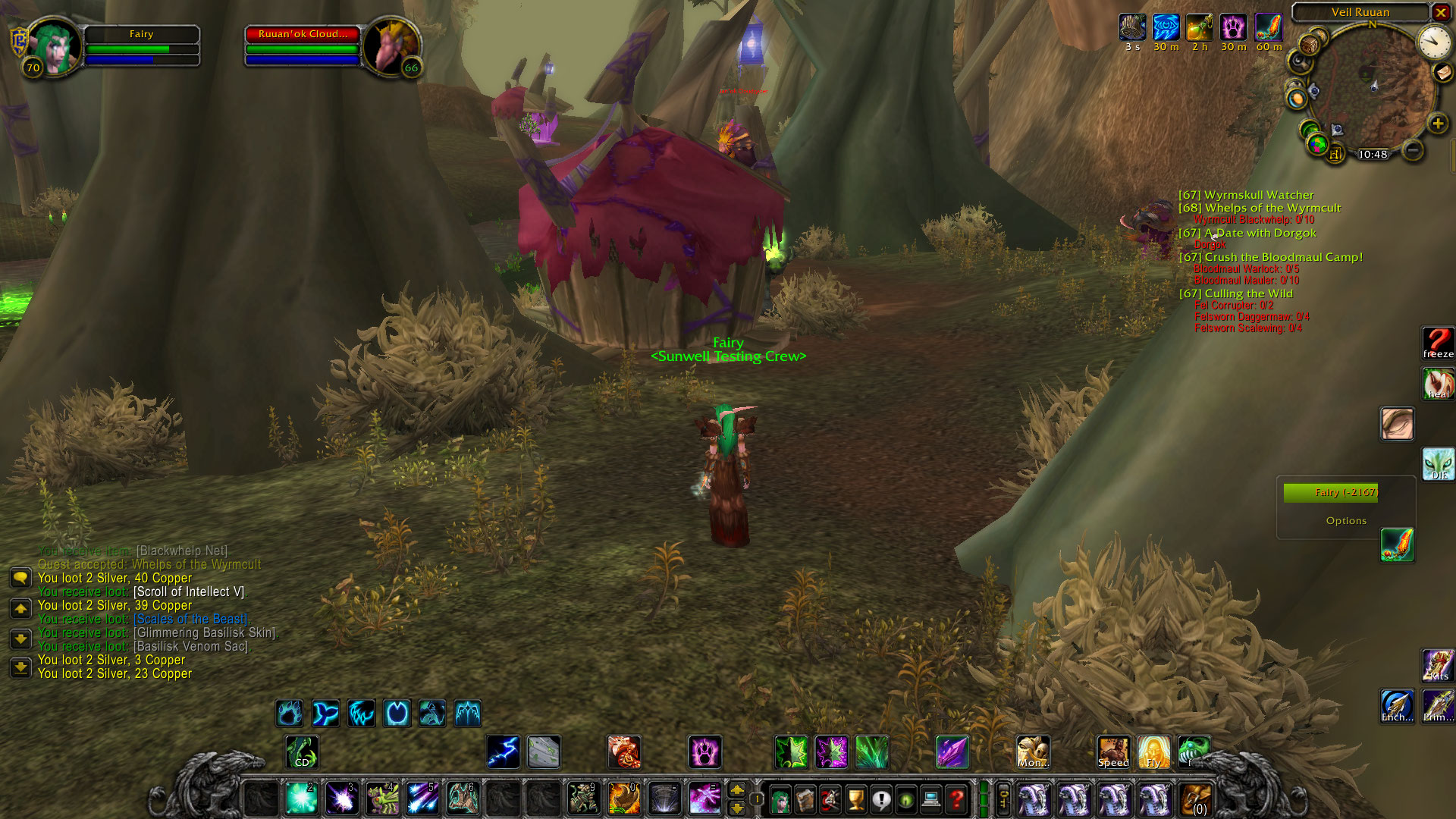The image size is (1456, 819).
Task: Open the Scroll of Intellect V chat link
Action: tap(200, 591)
